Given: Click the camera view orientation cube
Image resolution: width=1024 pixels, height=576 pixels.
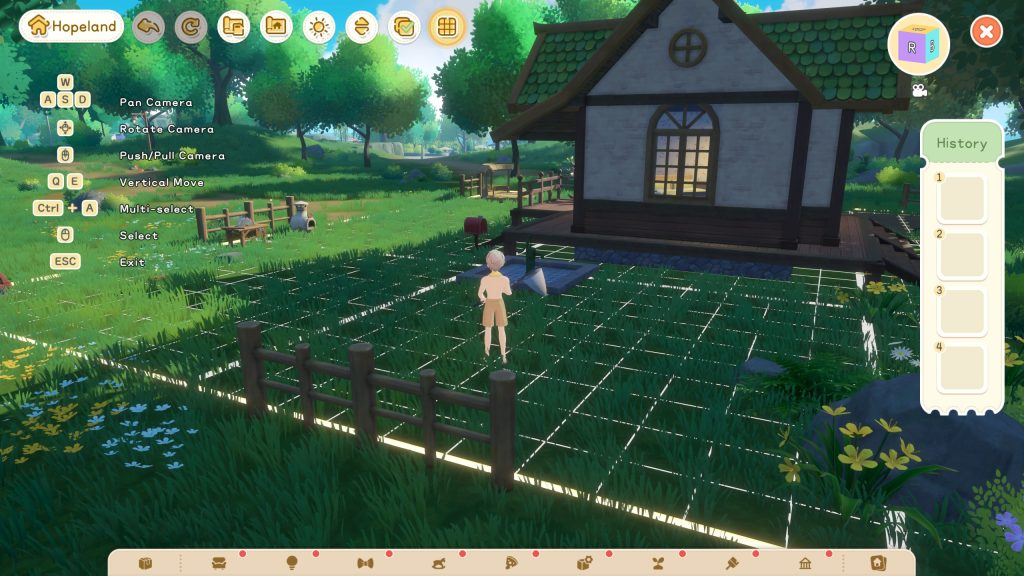Looking at the screenshot, I should [x=918, y=44].
